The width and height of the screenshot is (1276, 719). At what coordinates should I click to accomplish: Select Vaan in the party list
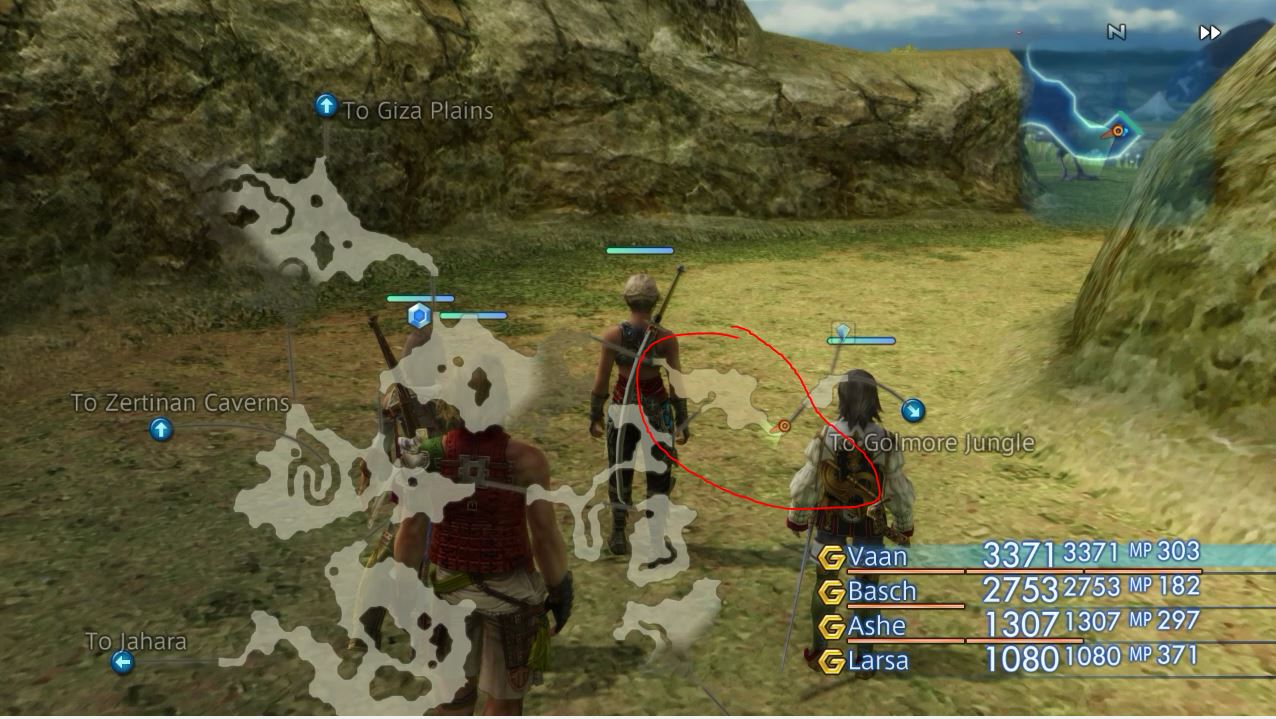coord(877,556)
